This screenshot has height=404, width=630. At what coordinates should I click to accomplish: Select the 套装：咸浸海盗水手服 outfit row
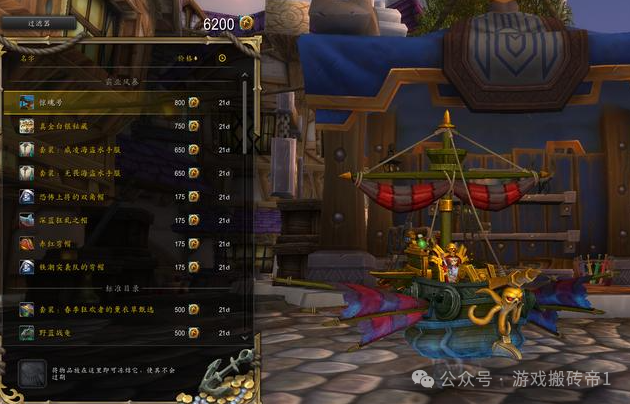click(120, 149)
